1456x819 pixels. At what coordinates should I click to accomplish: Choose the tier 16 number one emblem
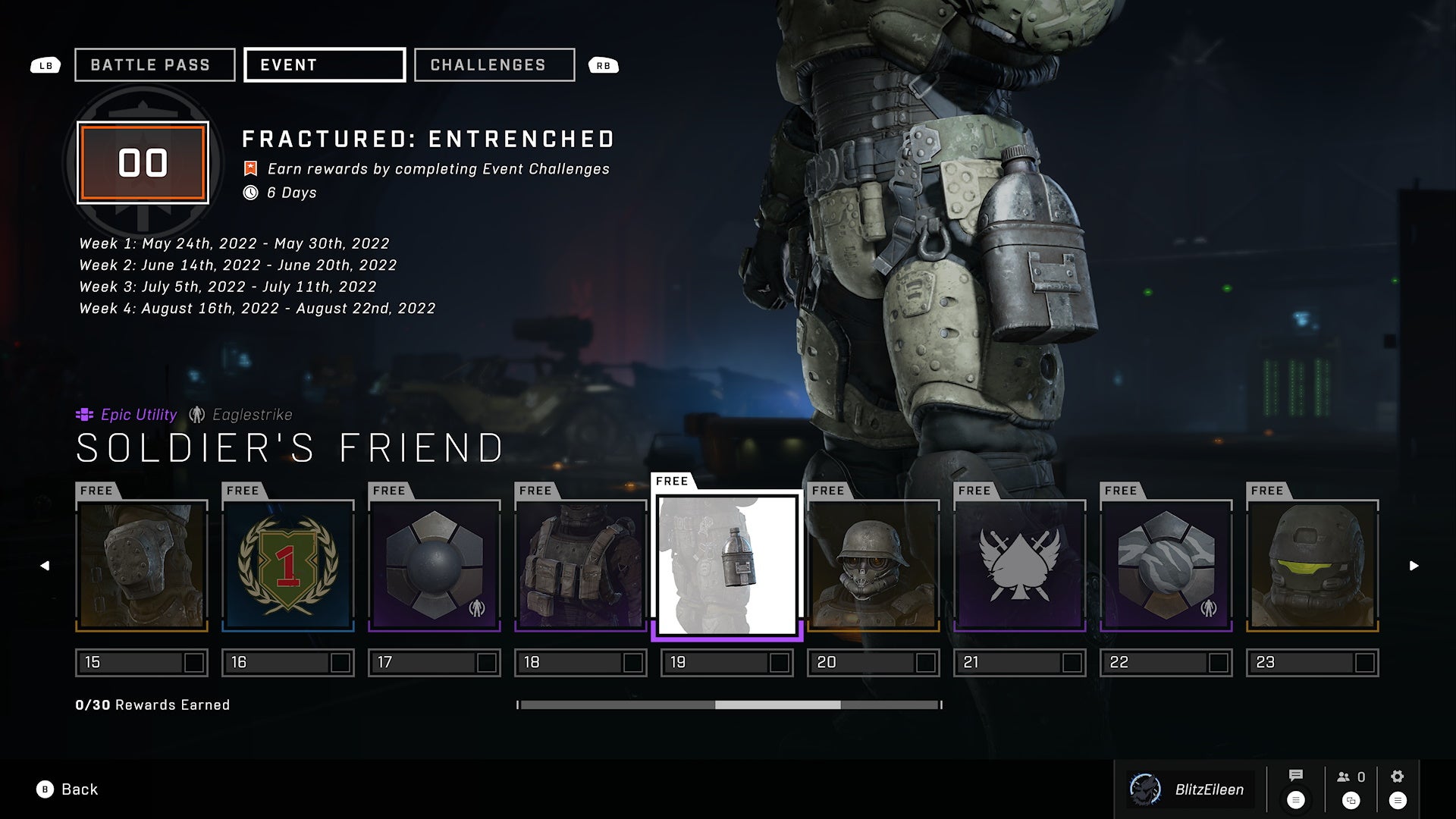click(x=288, y=566)
